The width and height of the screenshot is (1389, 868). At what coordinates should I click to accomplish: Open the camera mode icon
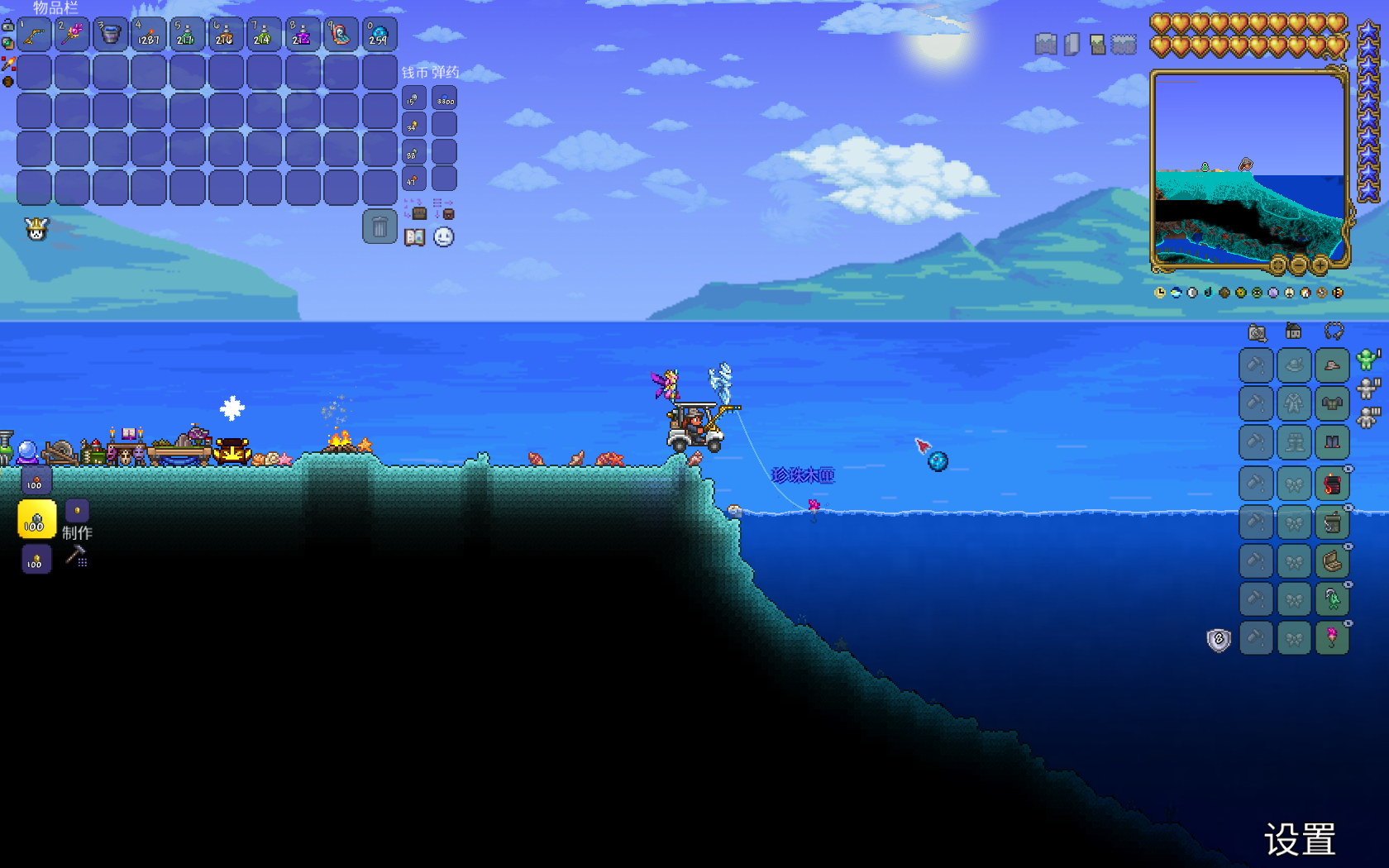[1257, 332]
